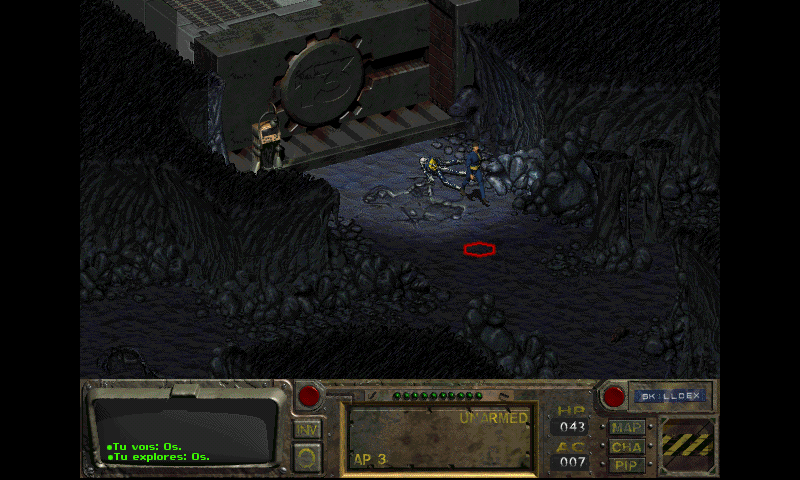Open the options menu round button
This screenshot has height=480, width=800.
click(308, 456)
